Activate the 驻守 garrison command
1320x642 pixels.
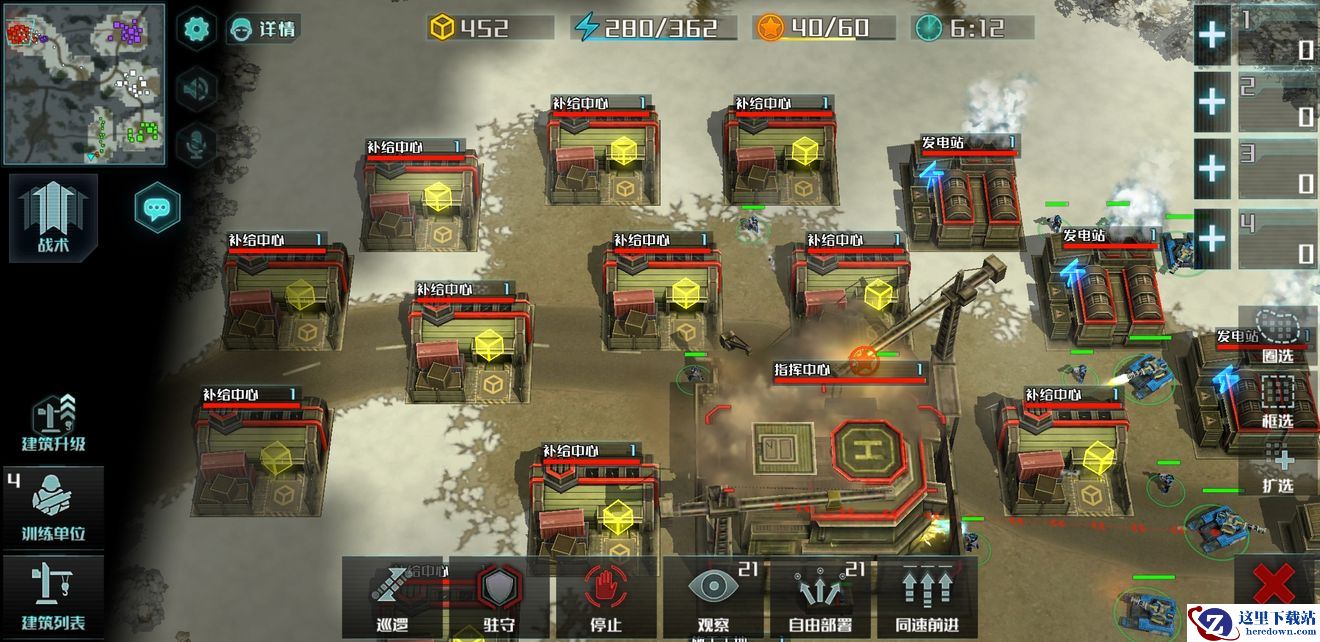499,597
